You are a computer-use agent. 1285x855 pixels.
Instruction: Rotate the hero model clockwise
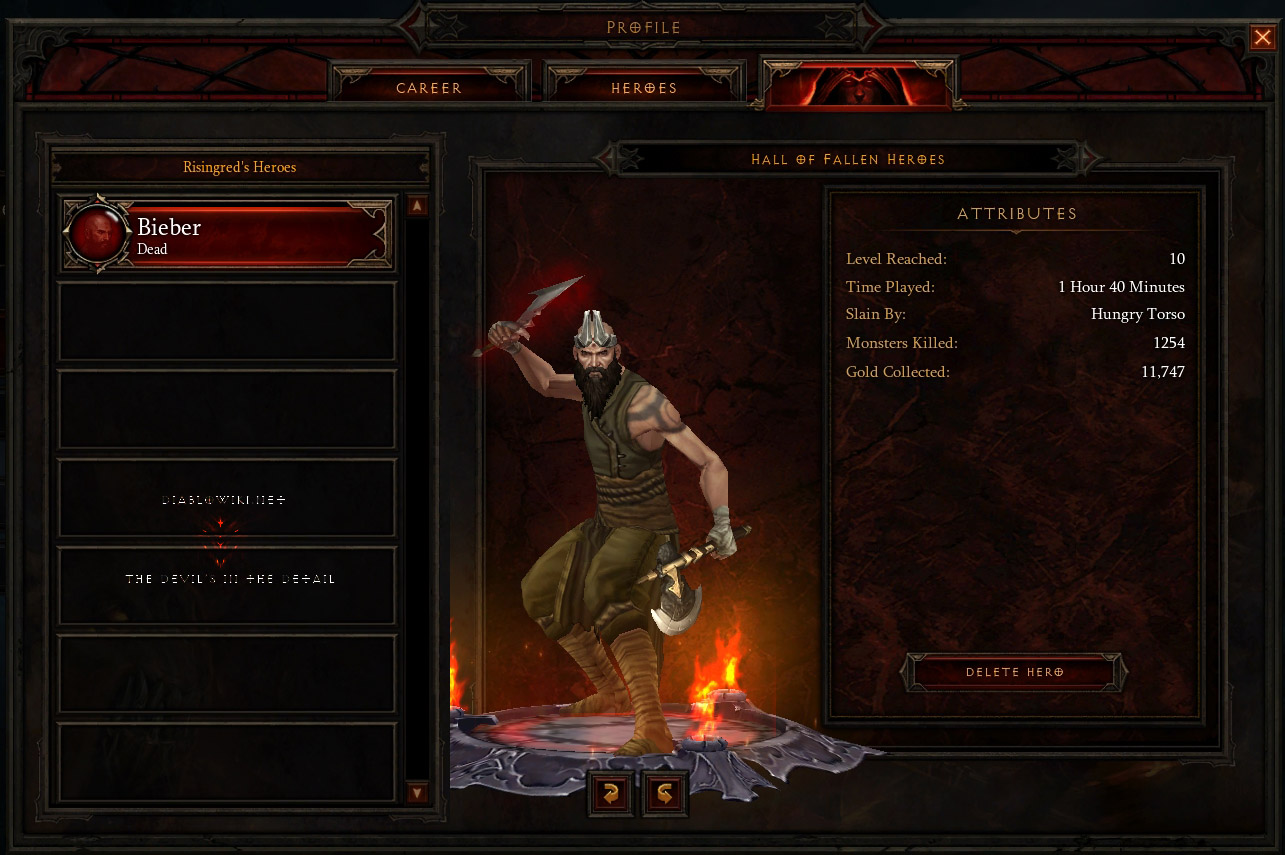pos(609,793)
